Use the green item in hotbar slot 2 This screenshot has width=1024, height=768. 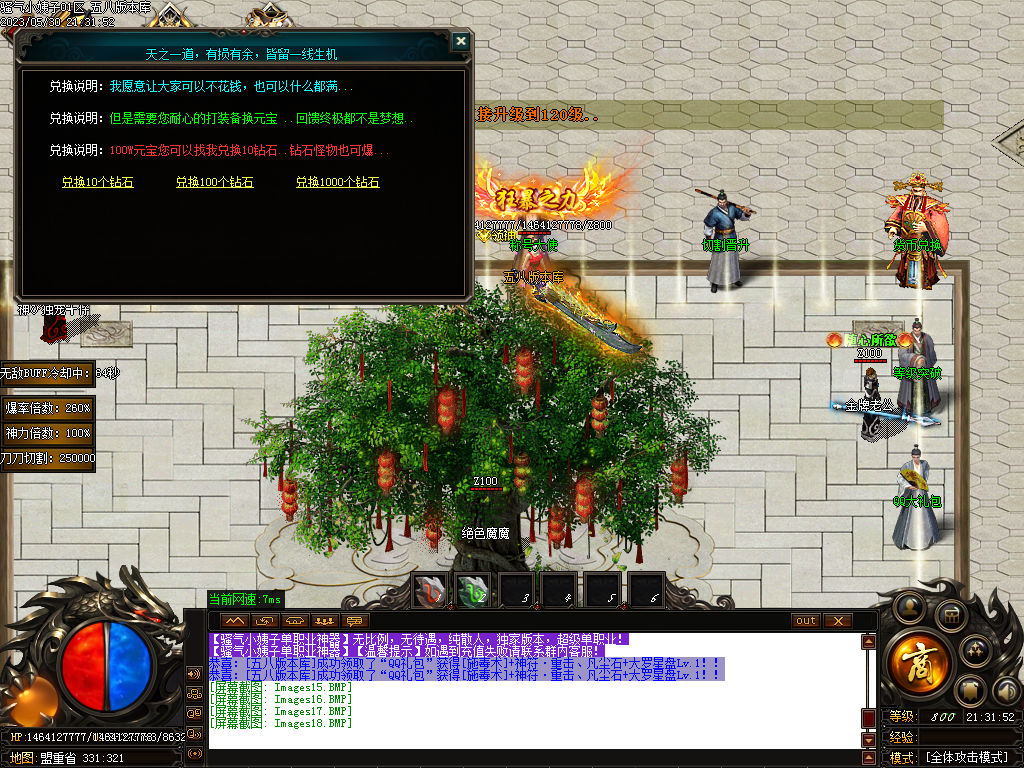point(473,592)
